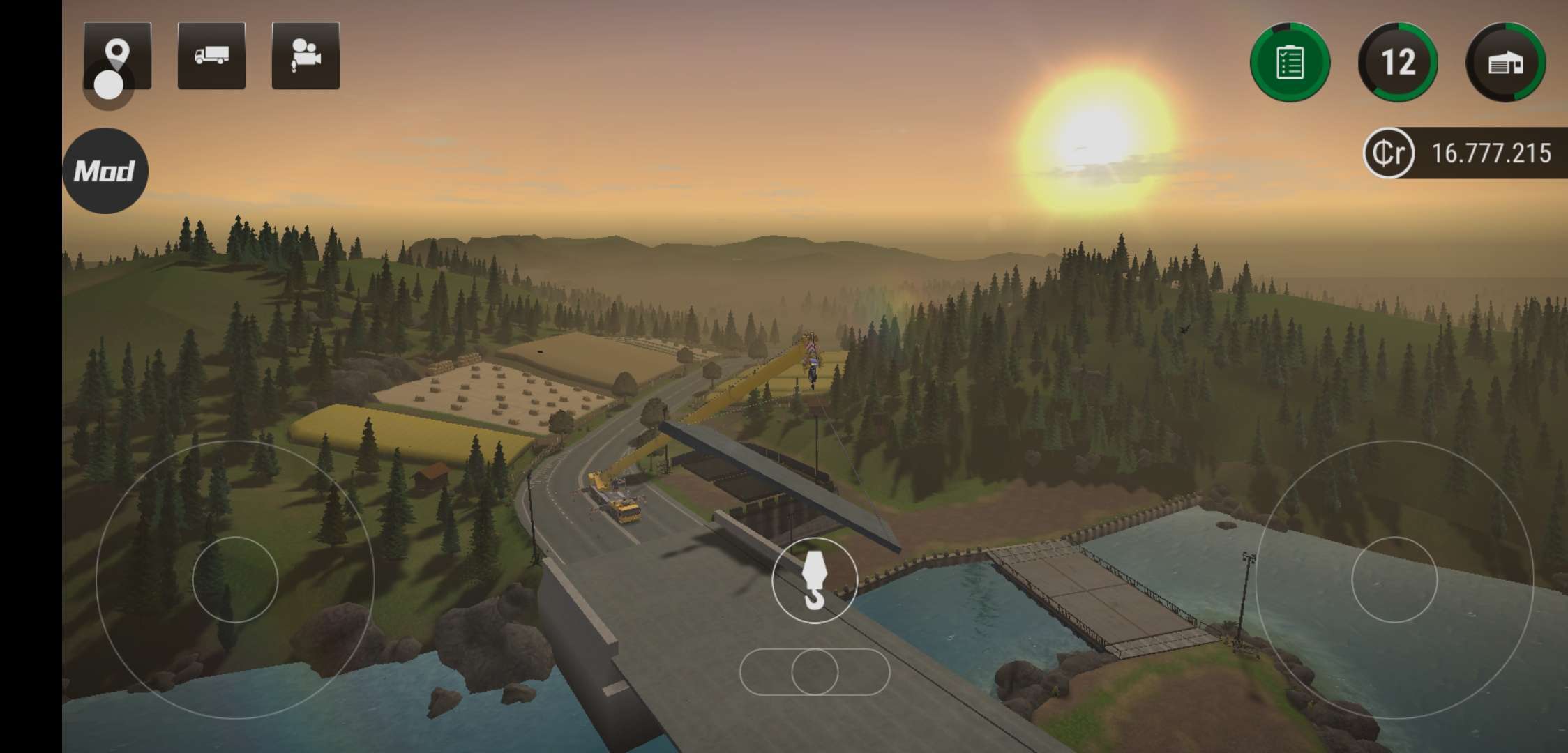
Task: Open the truck vehicle selection button
Action: (211, 56)
